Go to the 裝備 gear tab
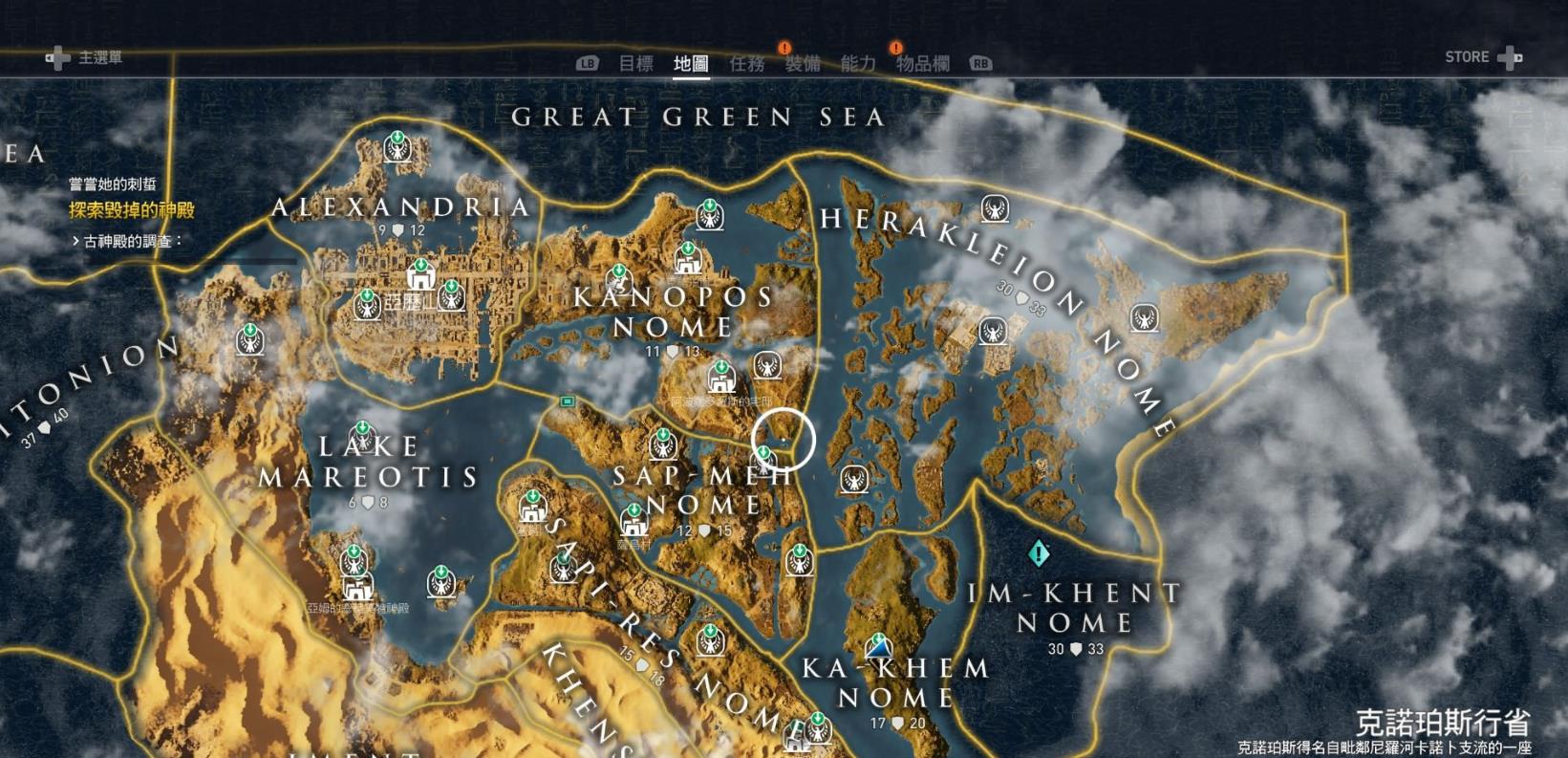Image resolution: width=1568 pixels, height=758 pixels. [x=803, y=64]
